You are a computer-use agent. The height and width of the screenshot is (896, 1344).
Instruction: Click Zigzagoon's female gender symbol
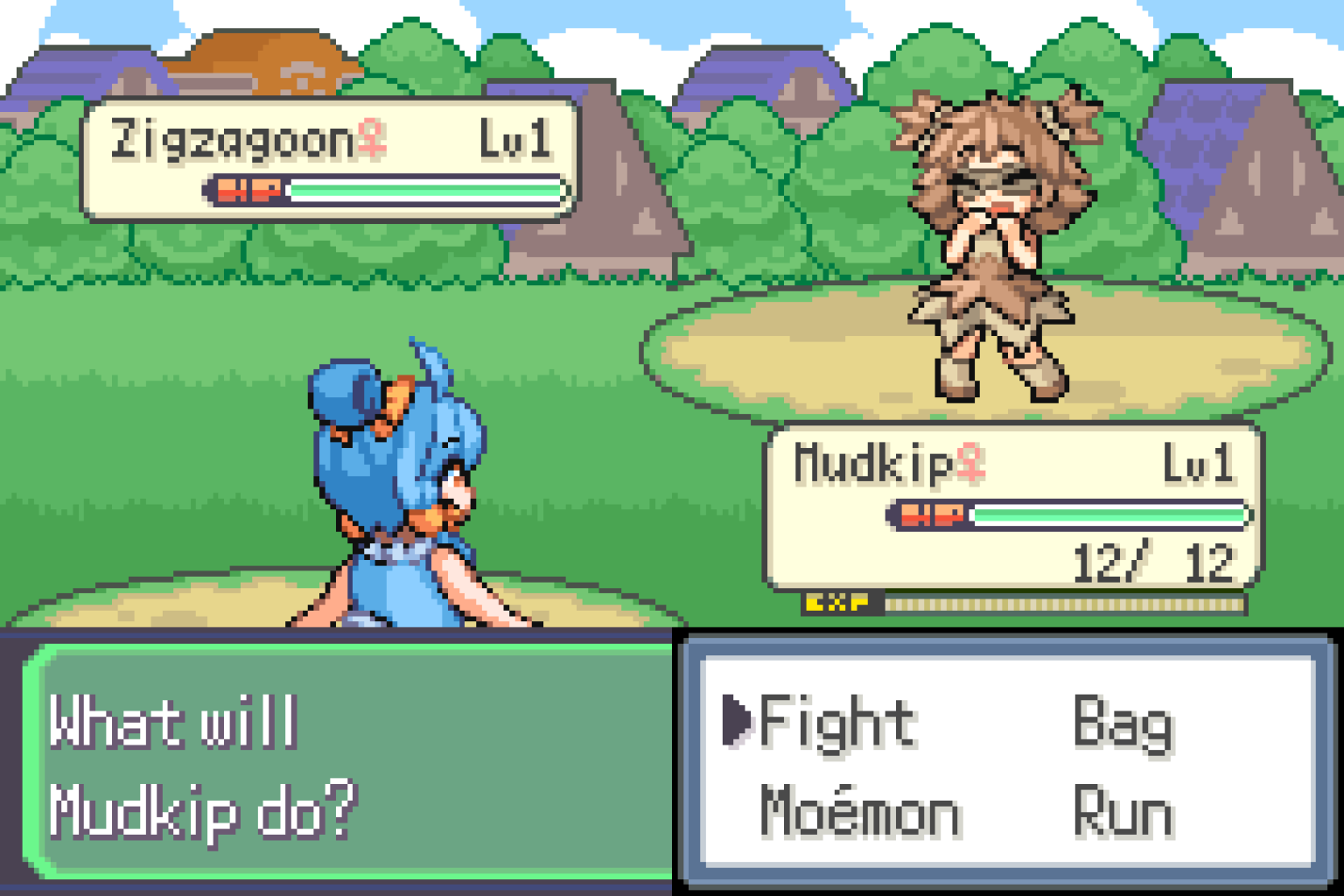pyautogui.click(x=371, y=136)
